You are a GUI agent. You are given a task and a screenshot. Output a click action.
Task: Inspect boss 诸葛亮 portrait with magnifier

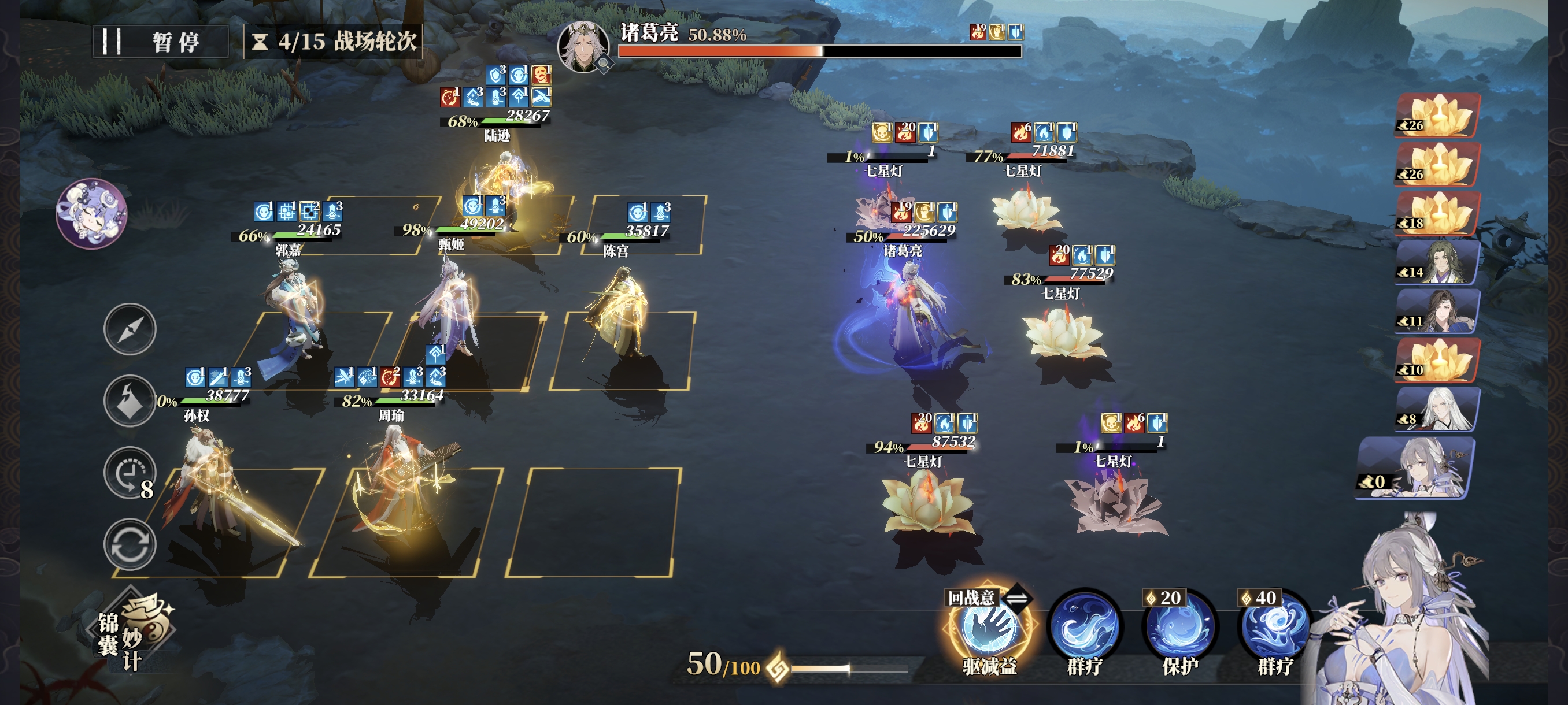[x=583, y=47]
